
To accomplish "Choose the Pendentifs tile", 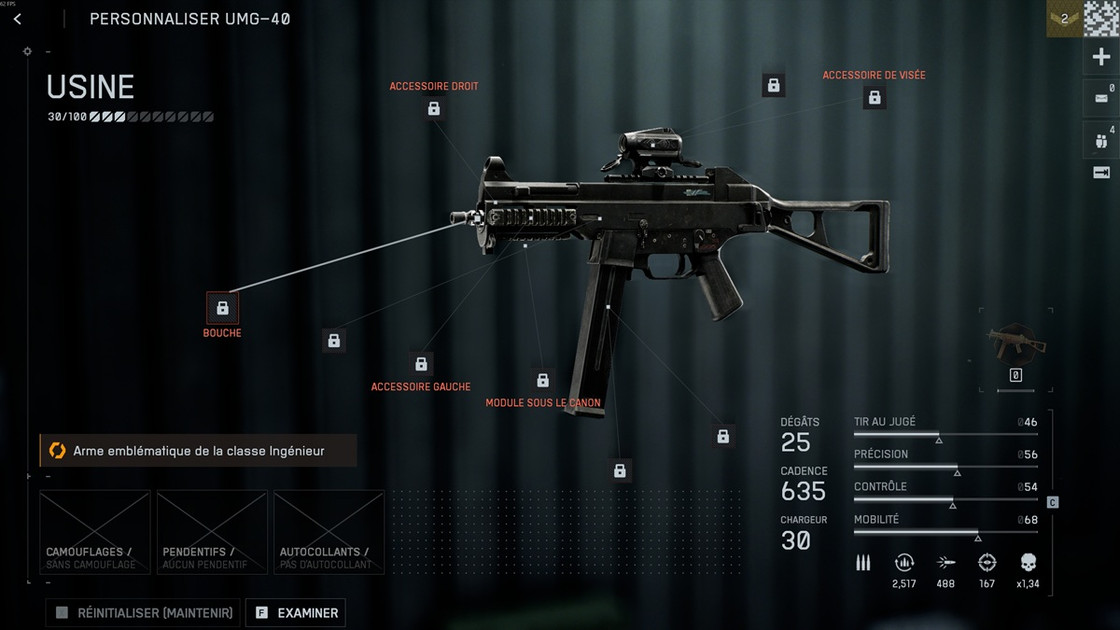I will 212,532.
